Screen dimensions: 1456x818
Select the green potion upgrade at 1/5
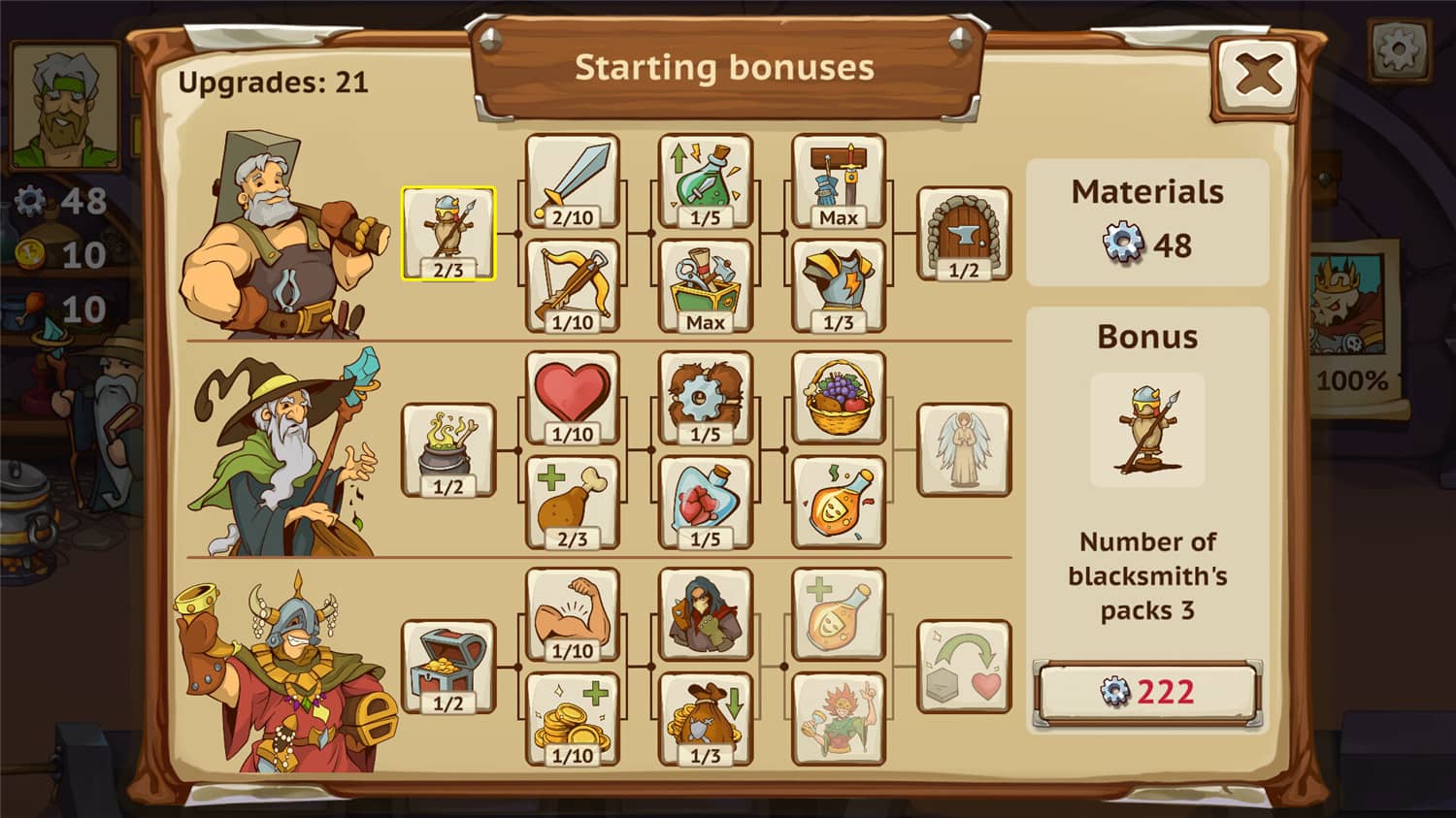[x=706, y=184]
